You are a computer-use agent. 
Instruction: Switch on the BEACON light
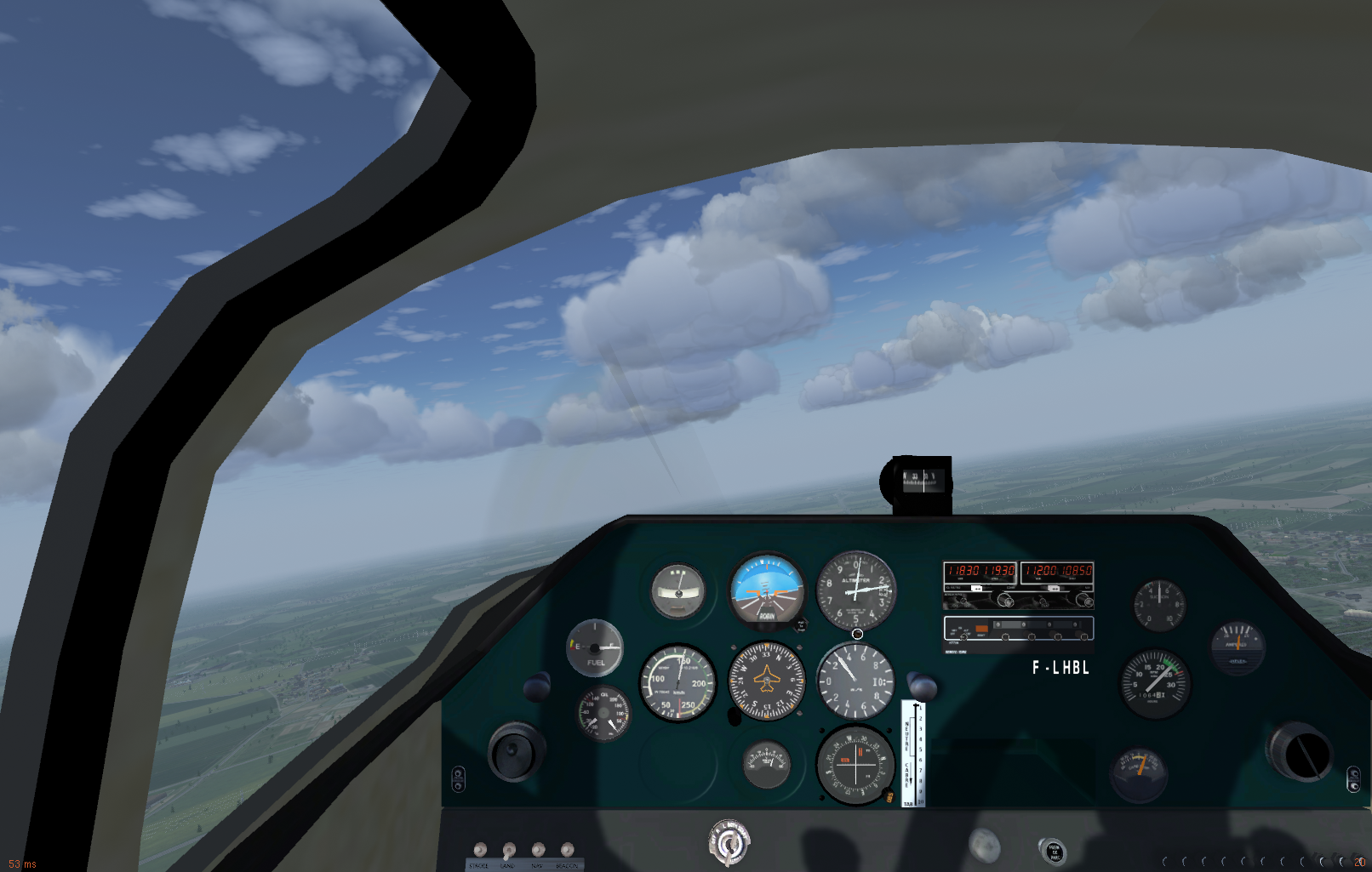567,849
